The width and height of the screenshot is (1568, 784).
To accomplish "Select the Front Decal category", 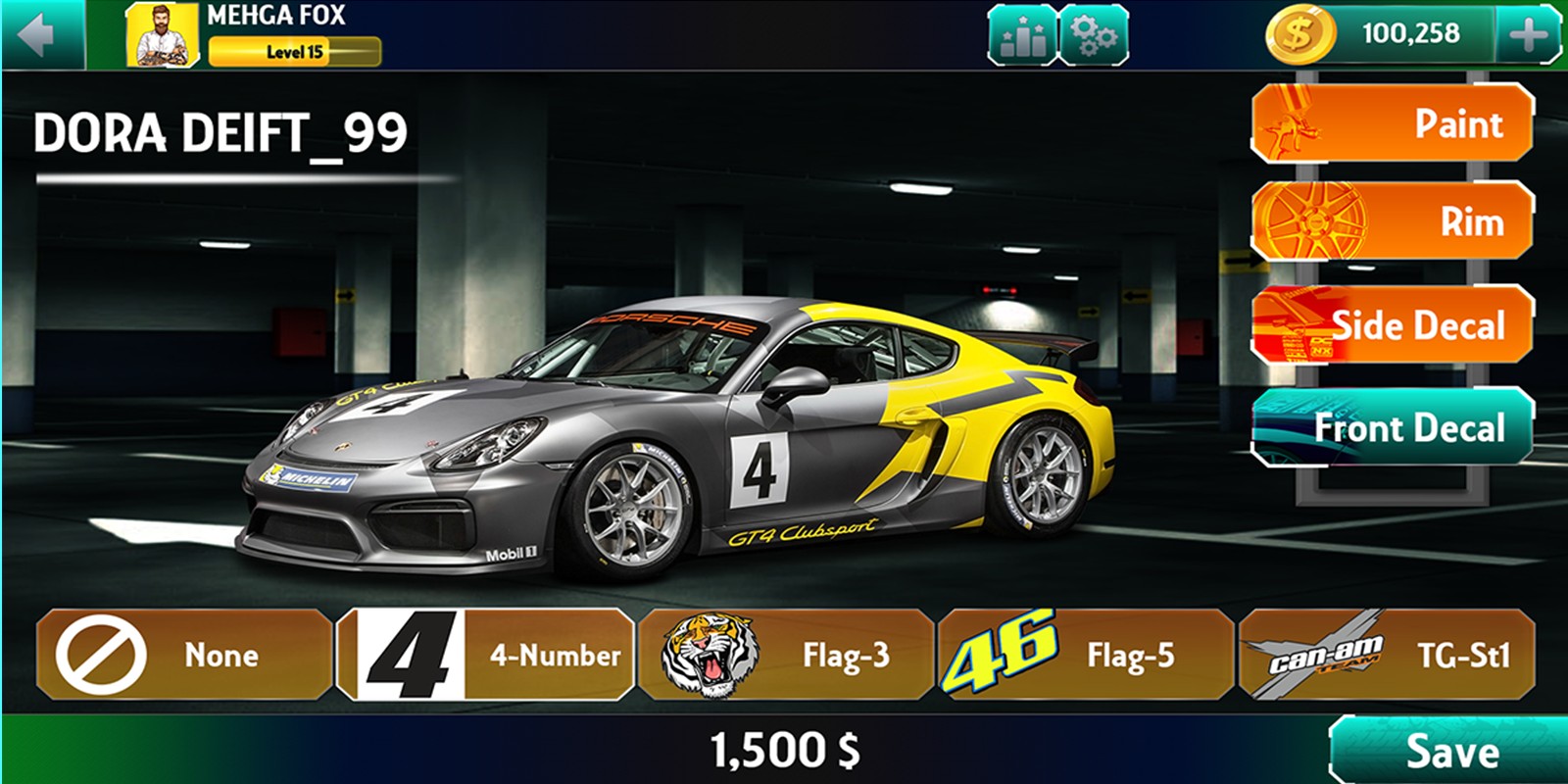I will coord(1392,427).
